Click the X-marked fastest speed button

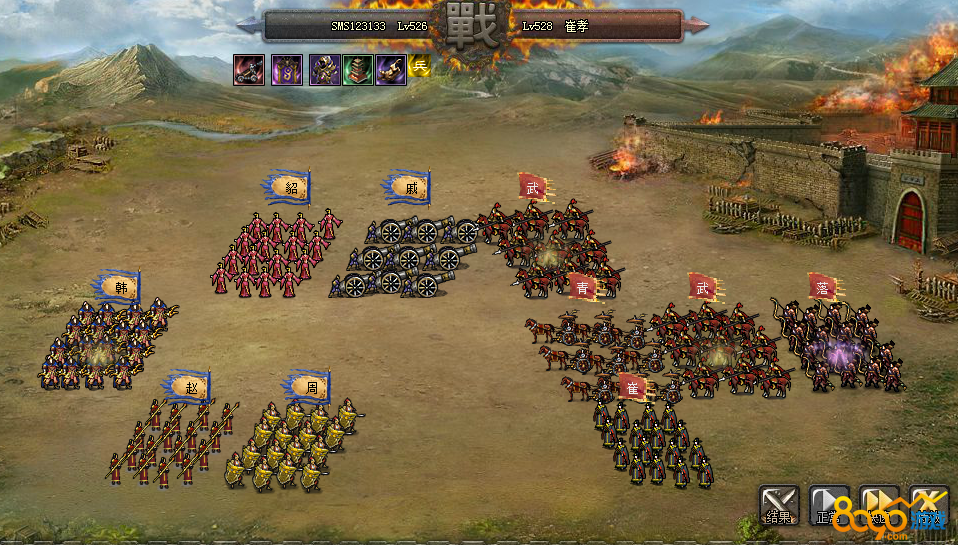click(x=928, y=505)
